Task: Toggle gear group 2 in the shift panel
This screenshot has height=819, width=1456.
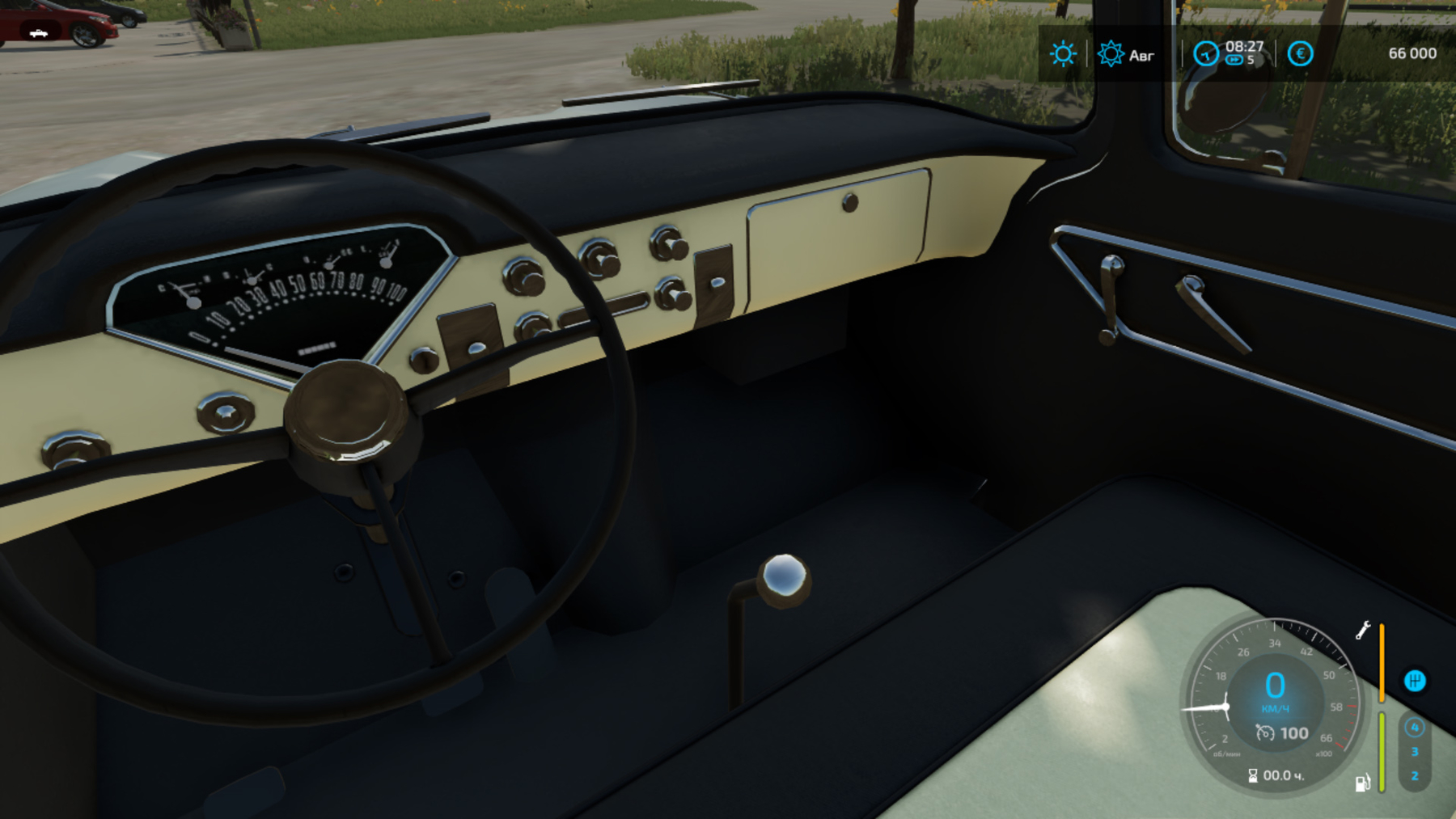Action: pyautogui.click(x=1416, y=776)
